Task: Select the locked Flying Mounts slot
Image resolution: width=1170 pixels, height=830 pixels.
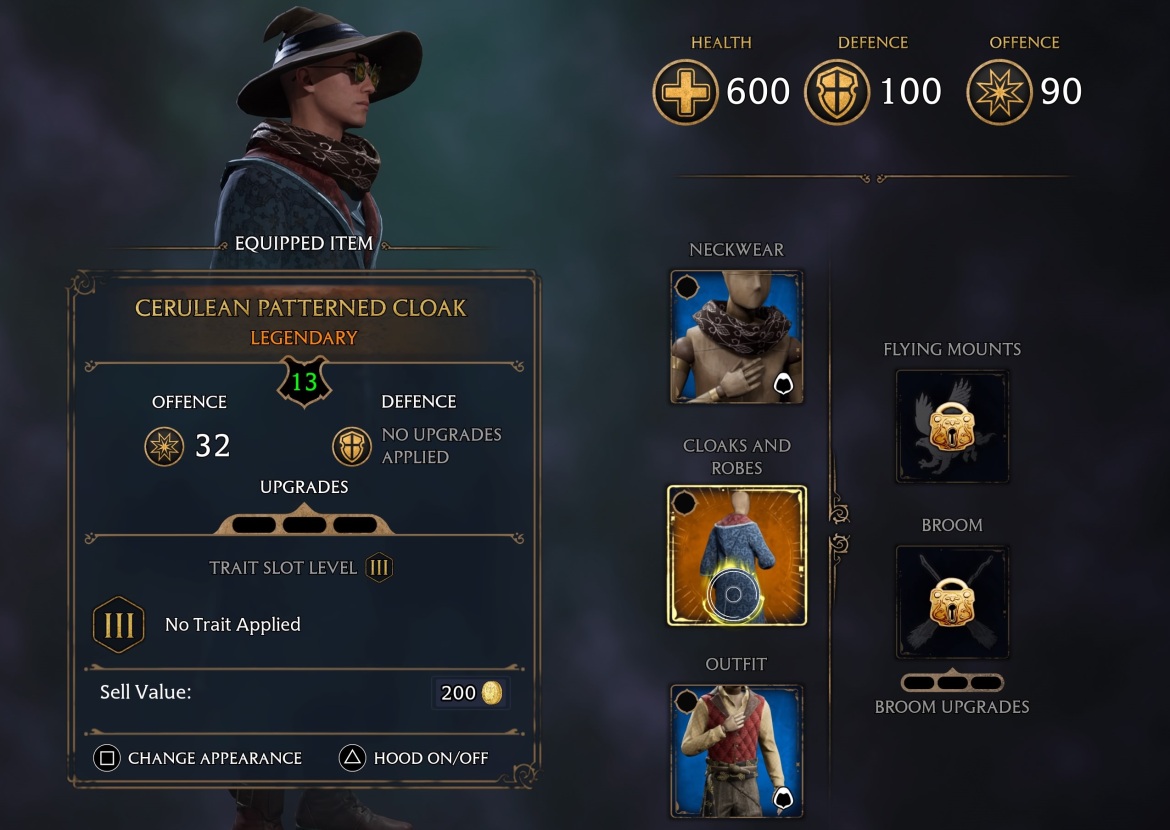Action: (952, 427)
